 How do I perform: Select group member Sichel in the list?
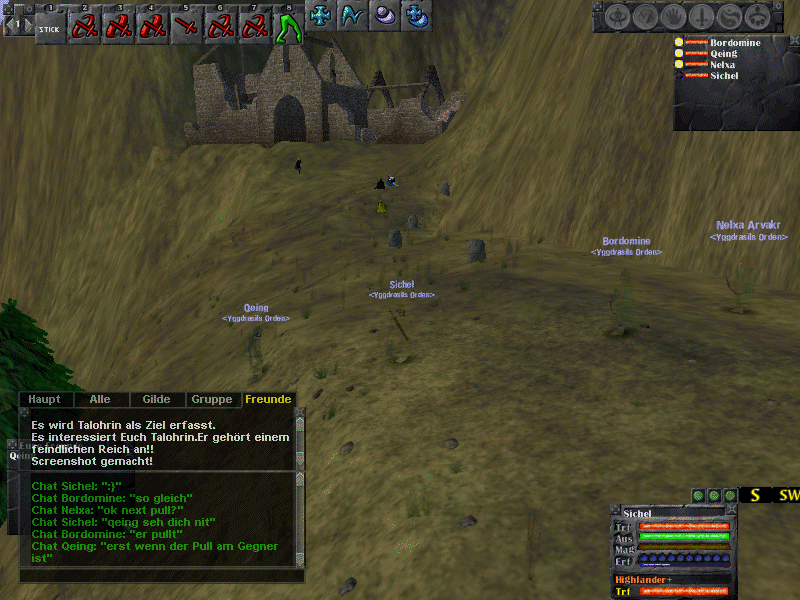[725, 76]
